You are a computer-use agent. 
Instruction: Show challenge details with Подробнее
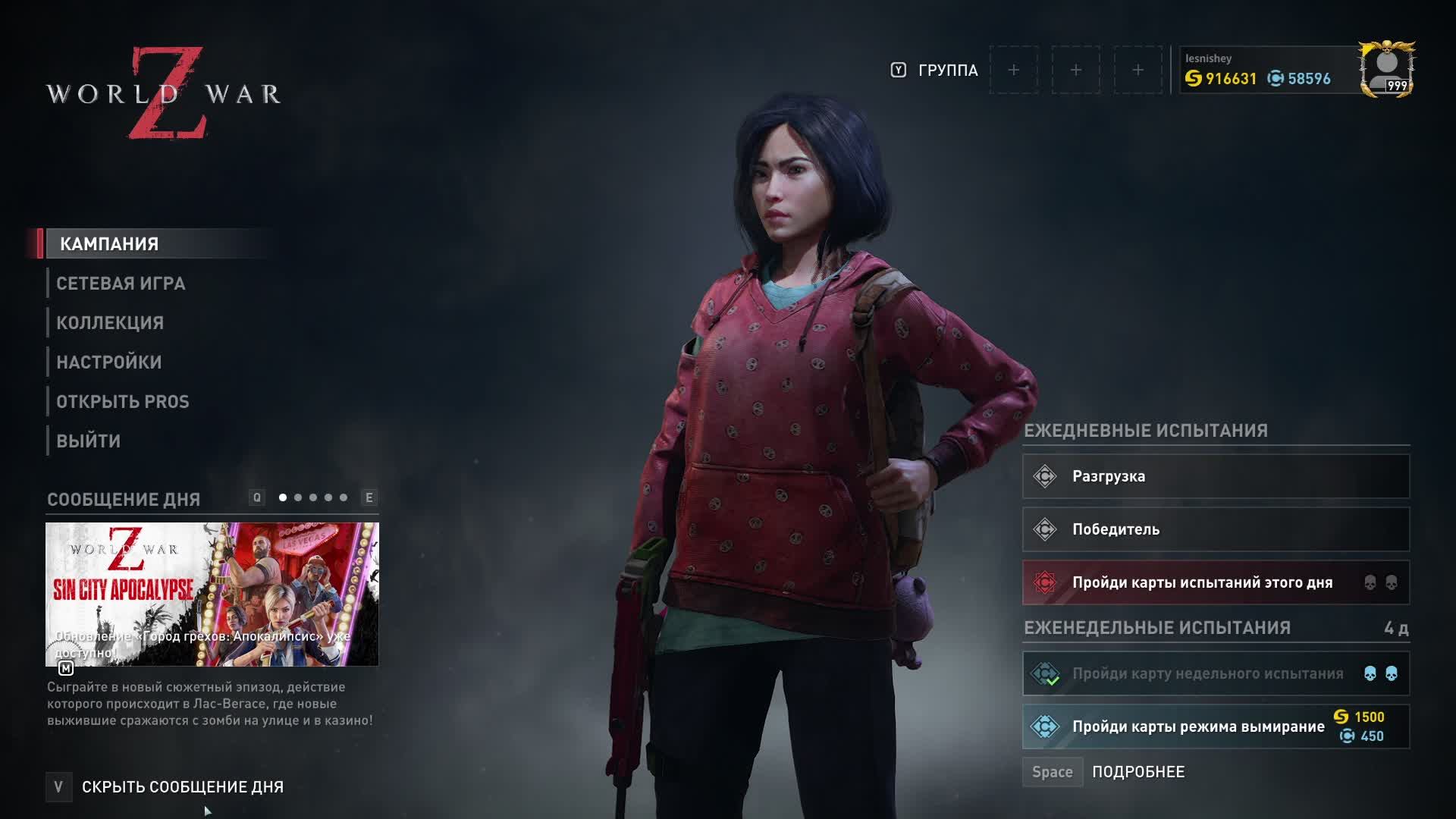coord(1137,772)
